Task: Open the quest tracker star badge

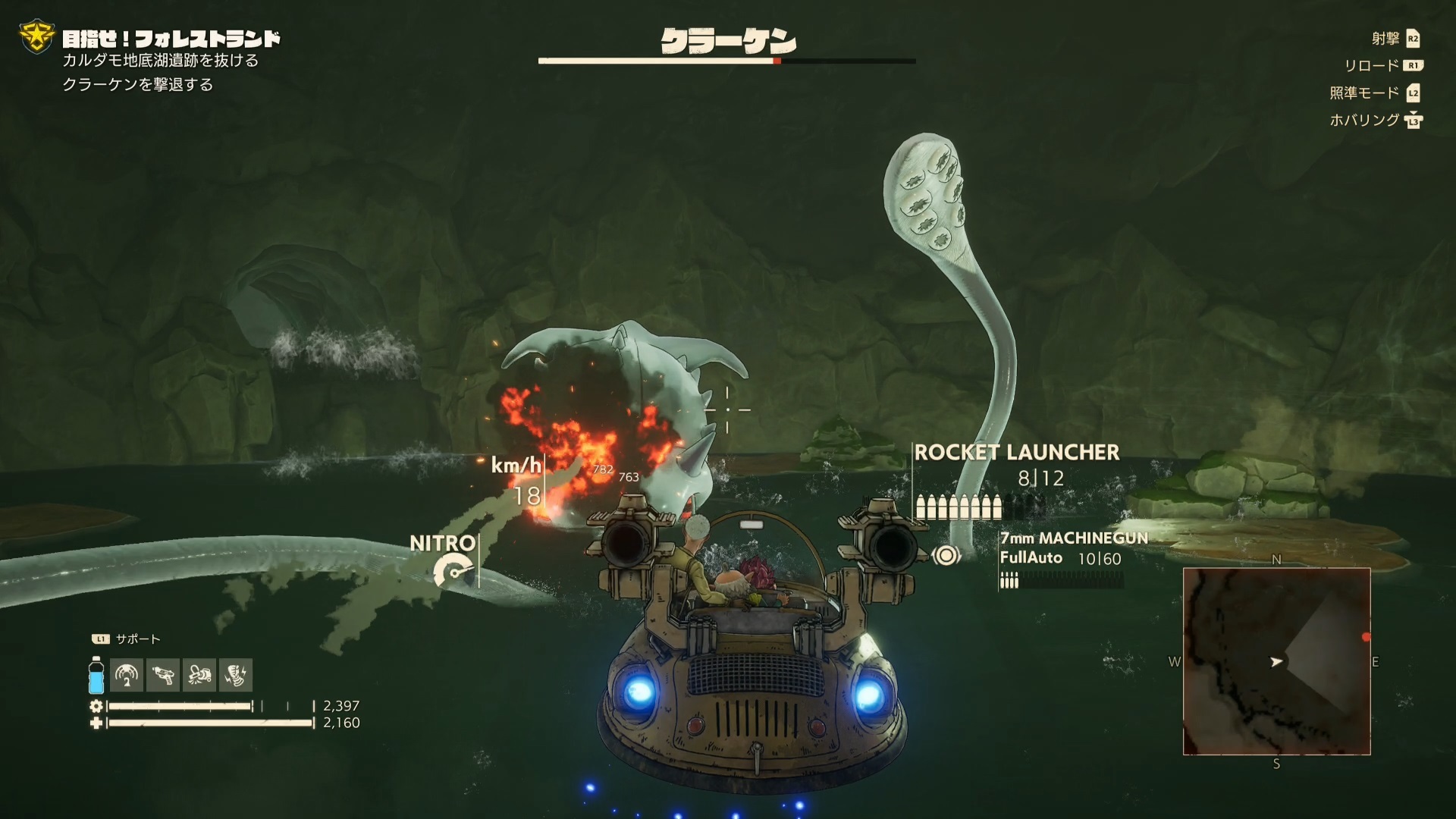Action: click(x=36, y=38)
